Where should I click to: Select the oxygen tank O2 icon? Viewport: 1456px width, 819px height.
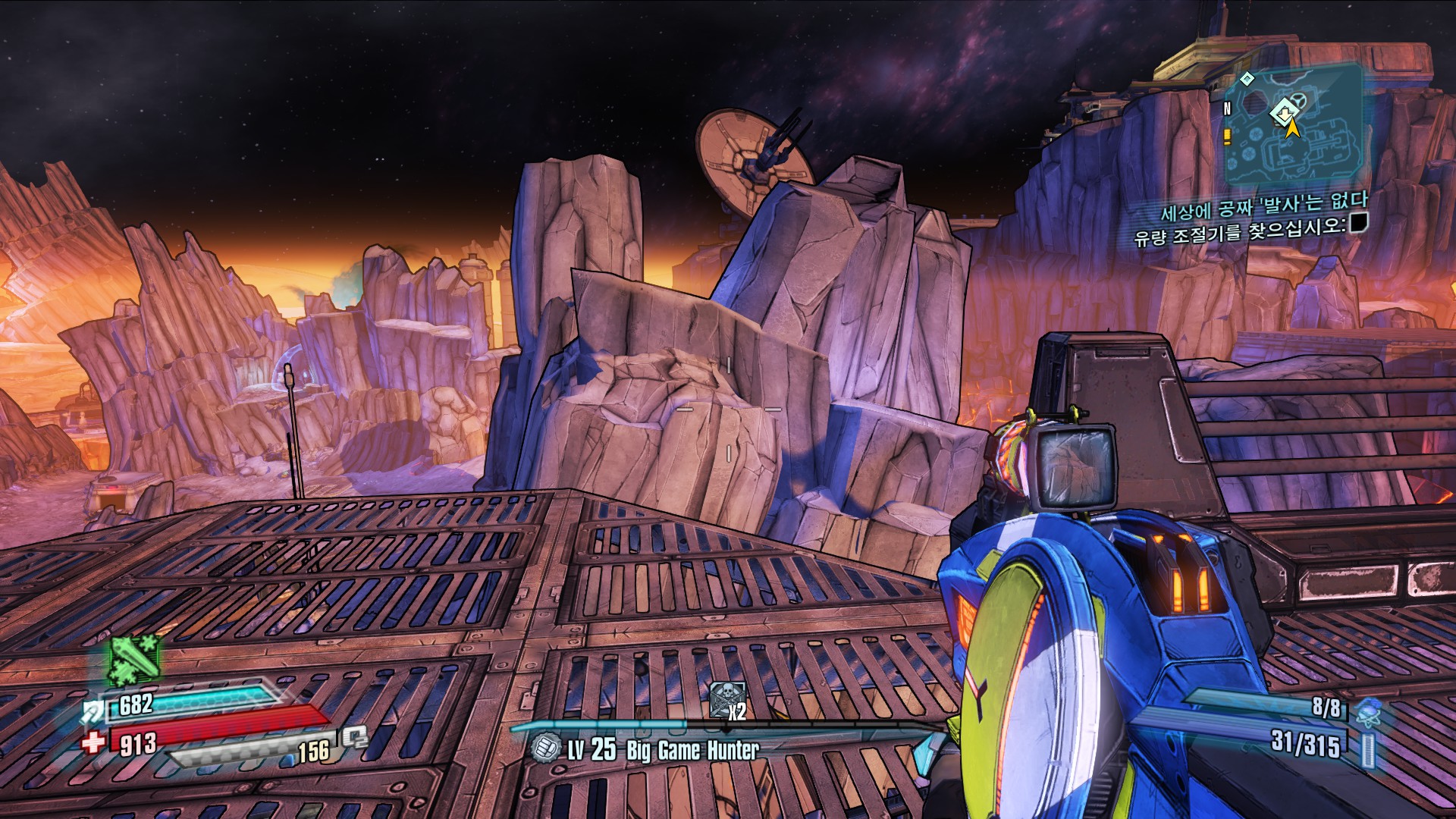click(x=354, y=737)
